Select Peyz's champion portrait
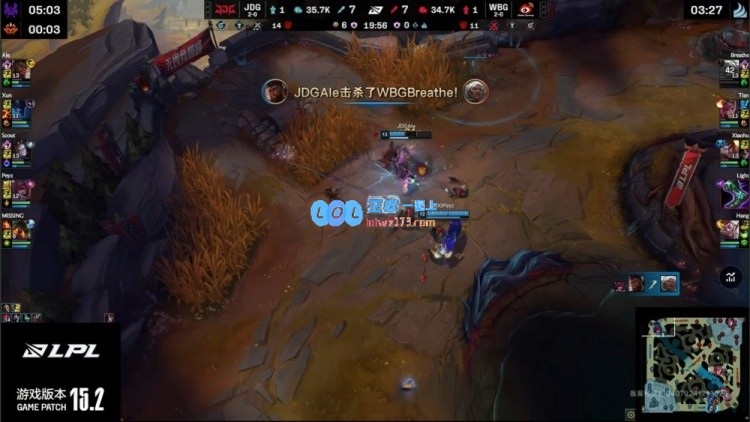750x422 pixels. pos(20,189)
